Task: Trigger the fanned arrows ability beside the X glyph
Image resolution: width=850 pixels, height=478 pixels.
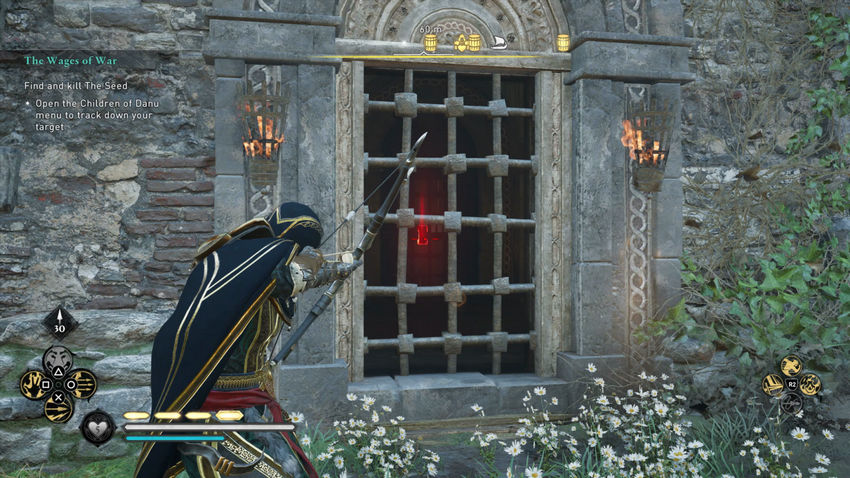Action: click(x=58, y=408)
